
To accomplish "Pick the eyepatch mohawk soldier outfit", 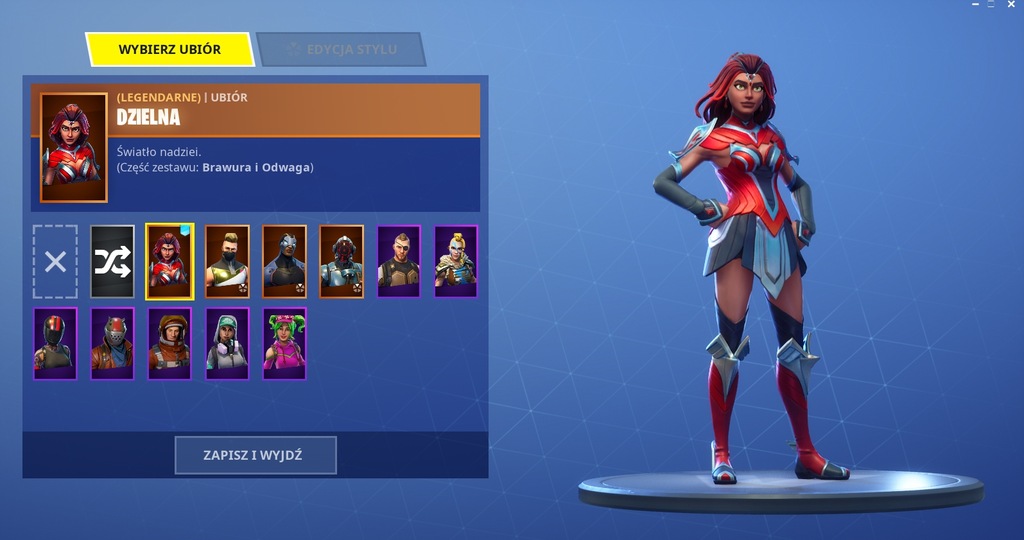I will [399, 262].
